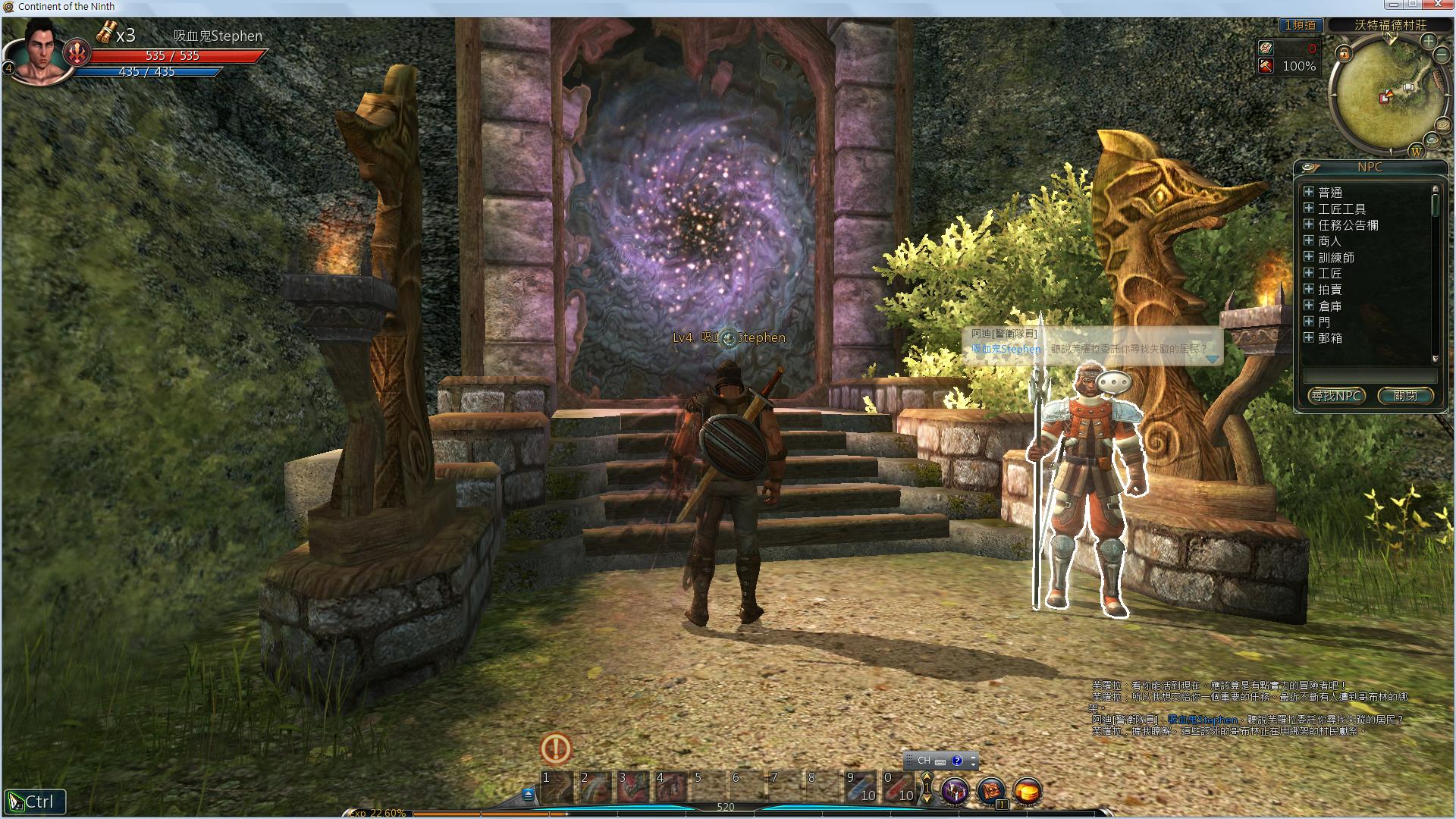This screenshot has height=819, width=1456.
Task: Use the blue potion in slot 9
Action: 860,787
